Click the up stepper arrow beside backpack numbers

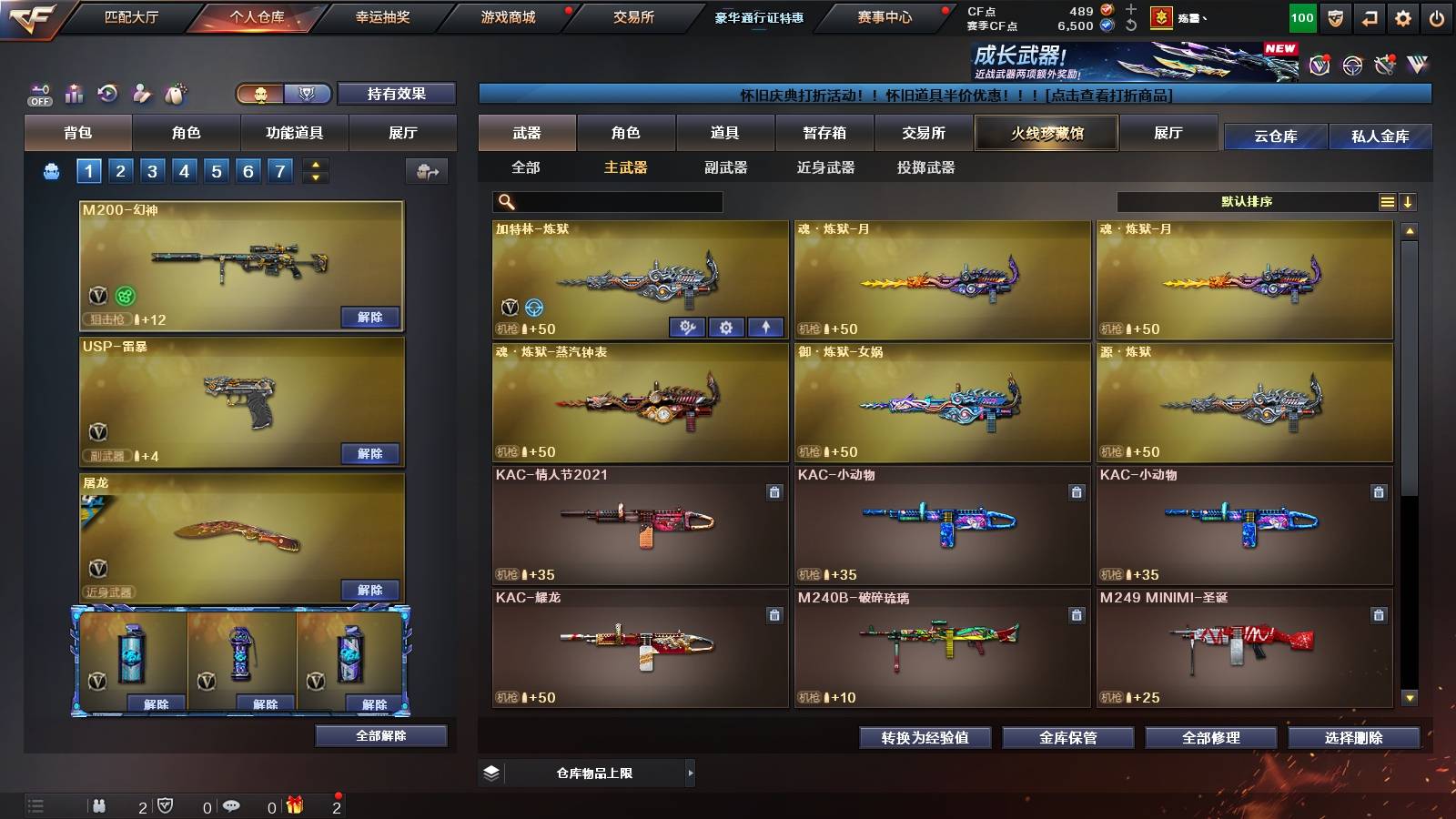[x=314, y=164]
